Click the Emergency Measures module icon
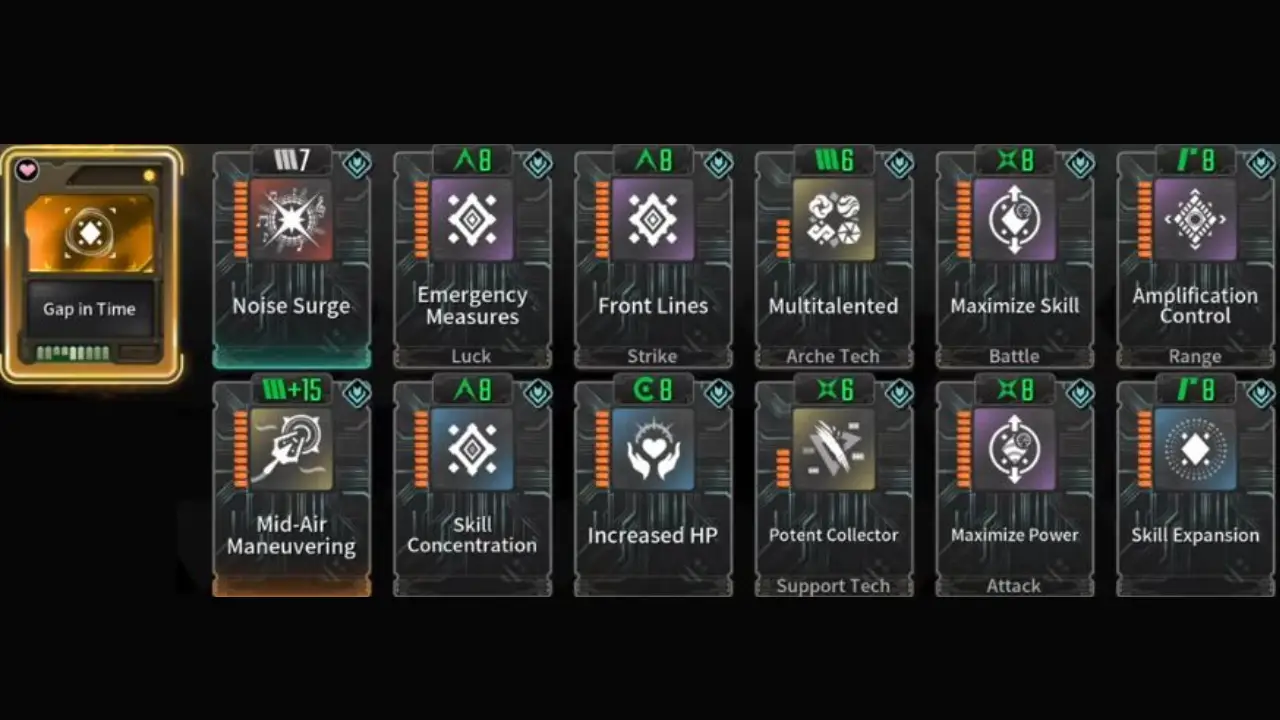Image resolution: width=1280 pixels, height=720 pixels. (472, 220)
